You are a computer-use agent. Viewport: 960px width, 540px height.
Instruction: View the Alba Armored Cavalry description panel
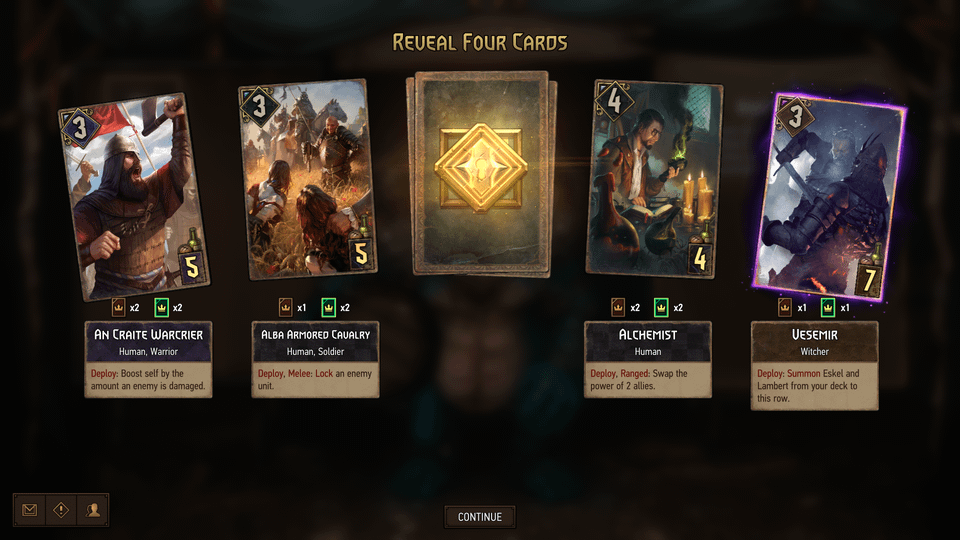(x=316, y=360)
